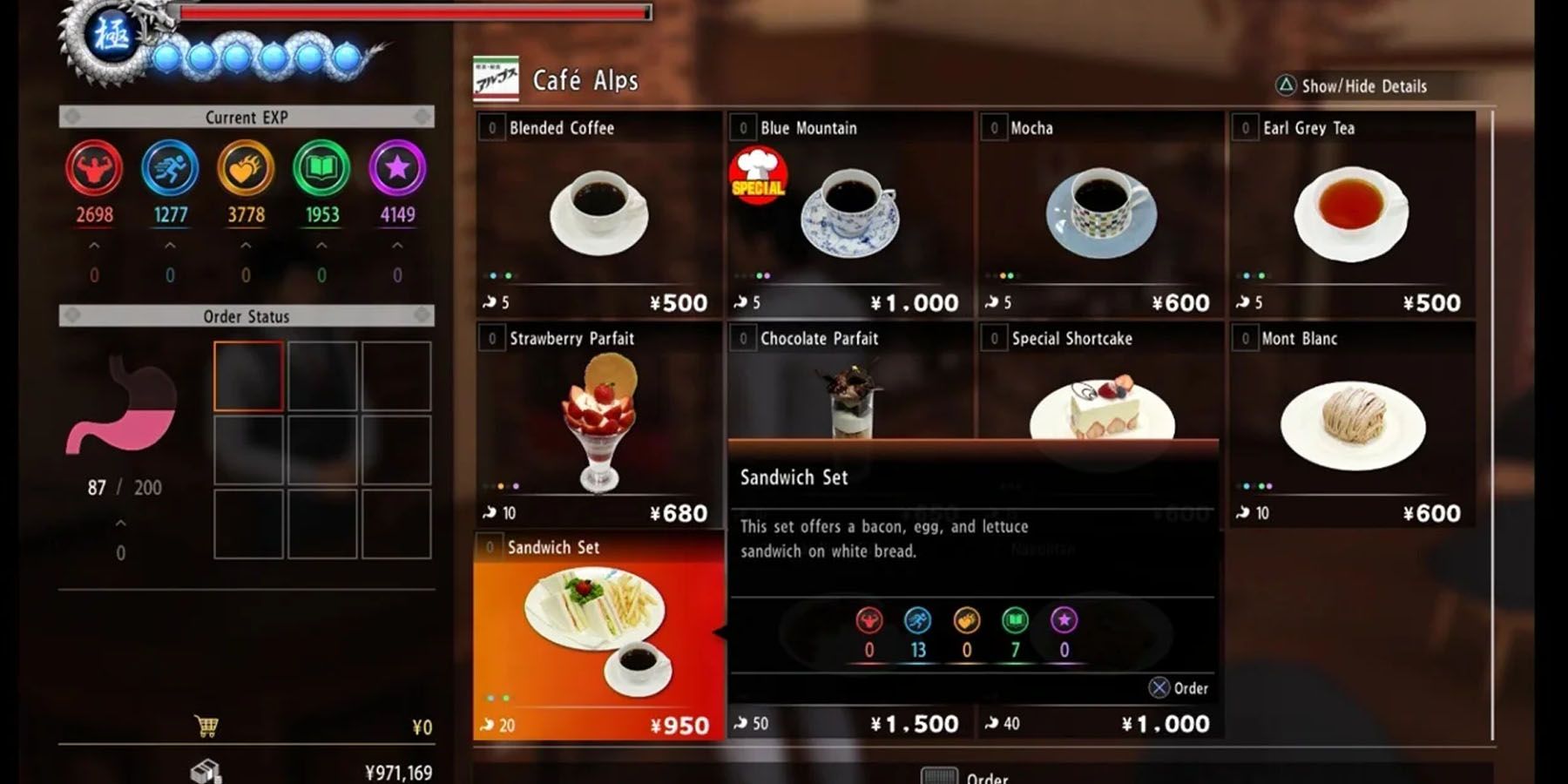Click the Café Alps logo emblem
Screen dimensions: 1568x784
click(x=495, y=80)
